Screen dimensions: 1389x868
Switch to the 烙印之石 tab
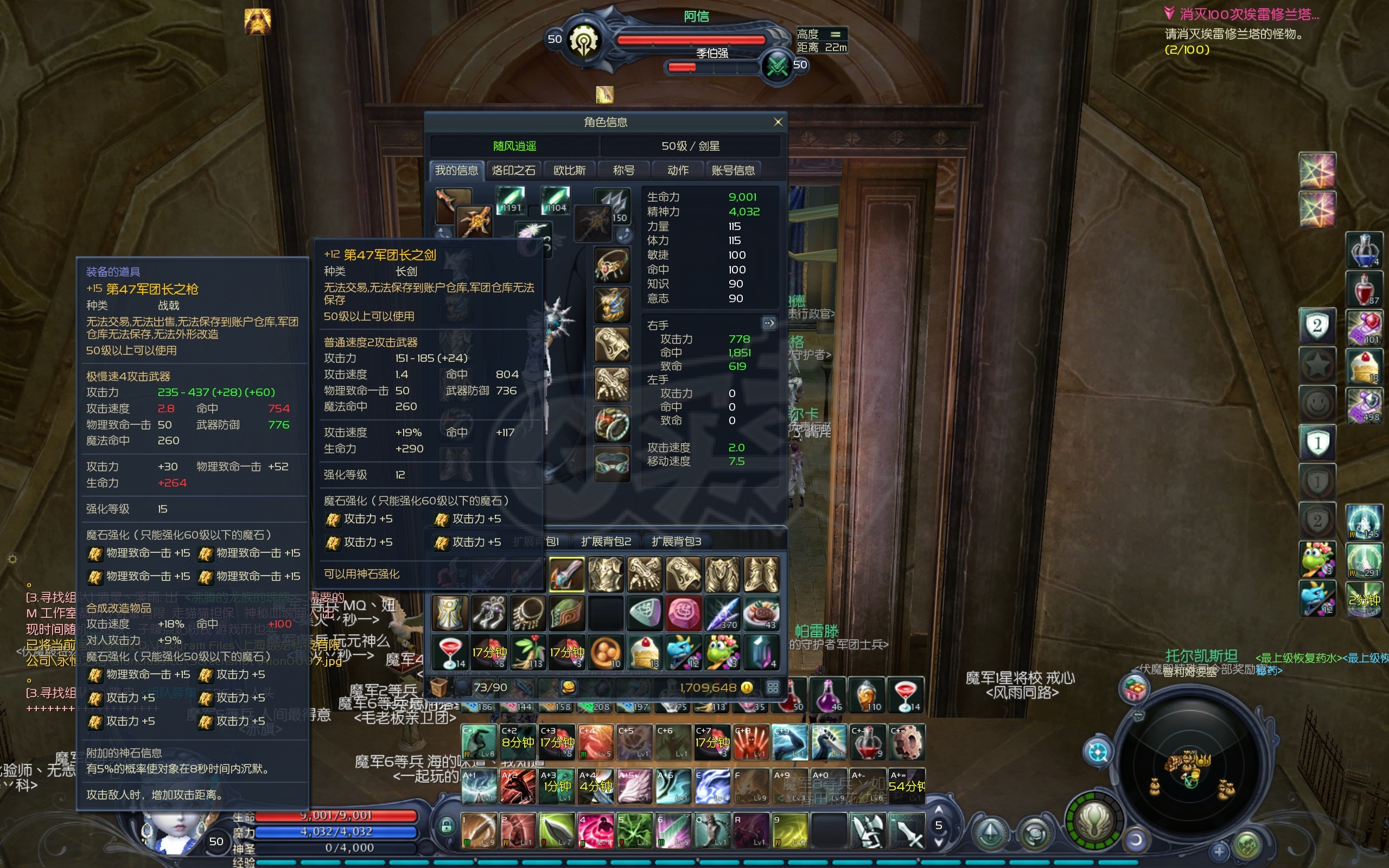(x=513, y=170)
